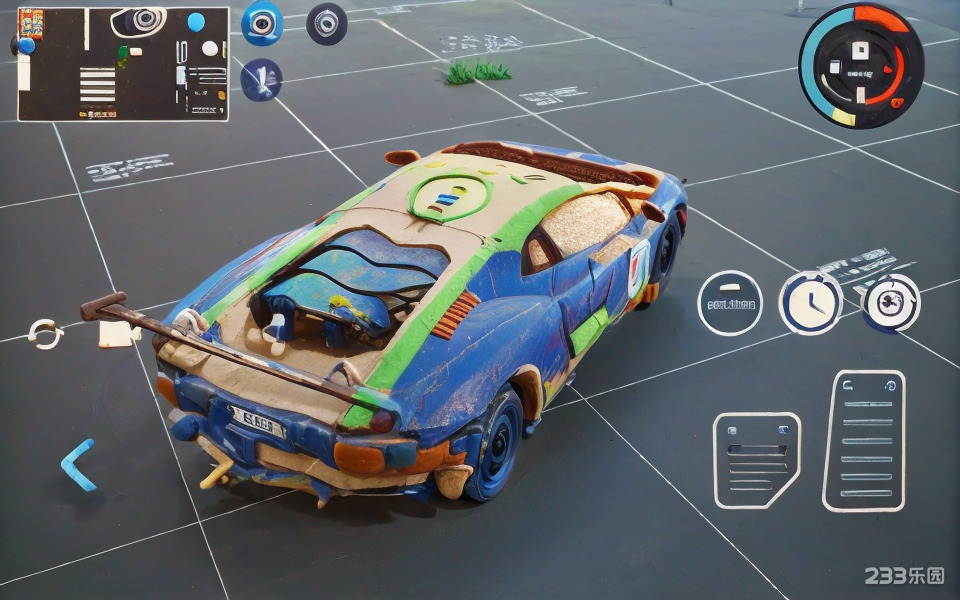Tap the round dark button with text label

[730, 303]
